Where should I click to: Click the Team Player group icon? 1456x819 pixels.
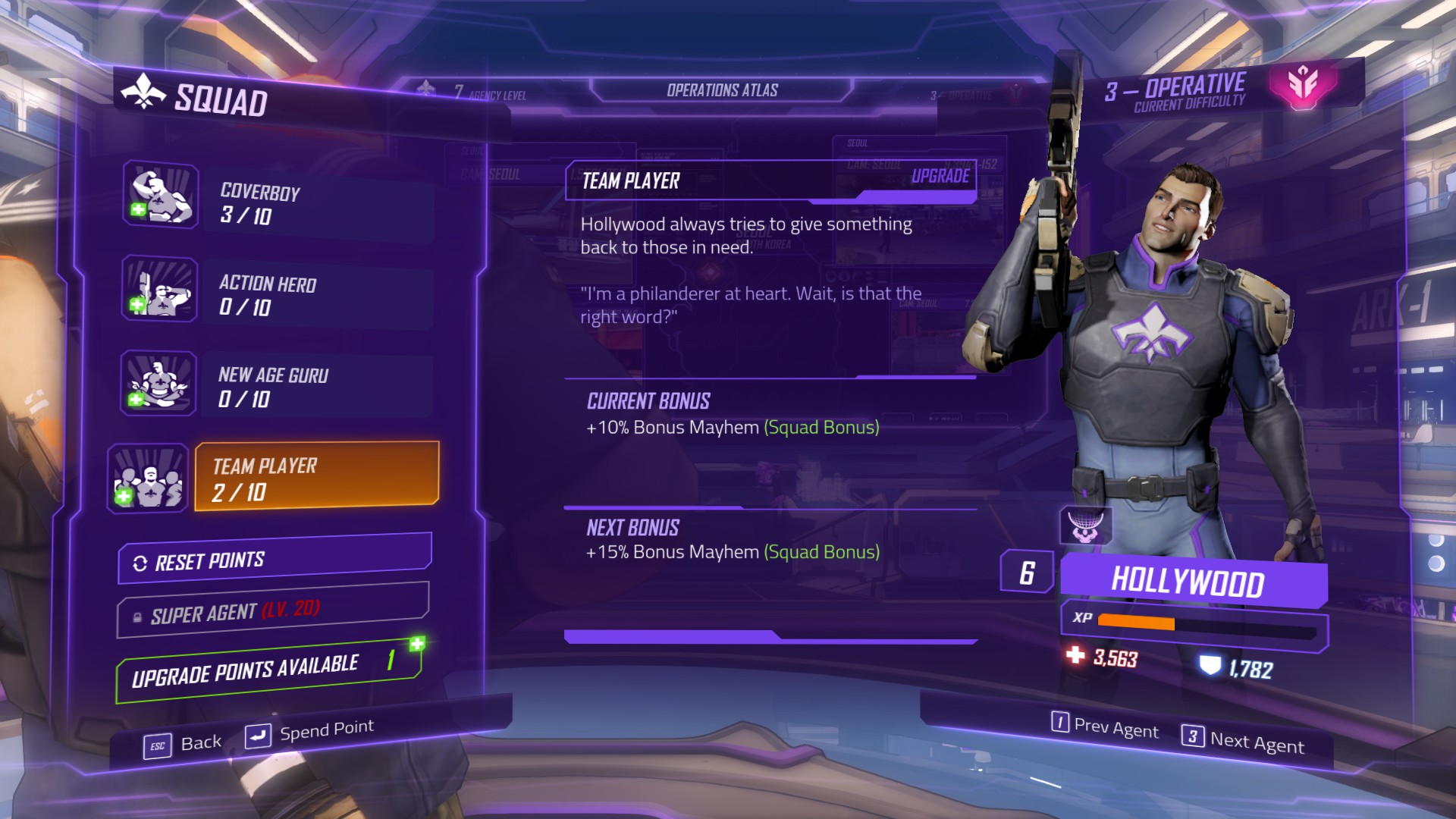tap(149, 479)
